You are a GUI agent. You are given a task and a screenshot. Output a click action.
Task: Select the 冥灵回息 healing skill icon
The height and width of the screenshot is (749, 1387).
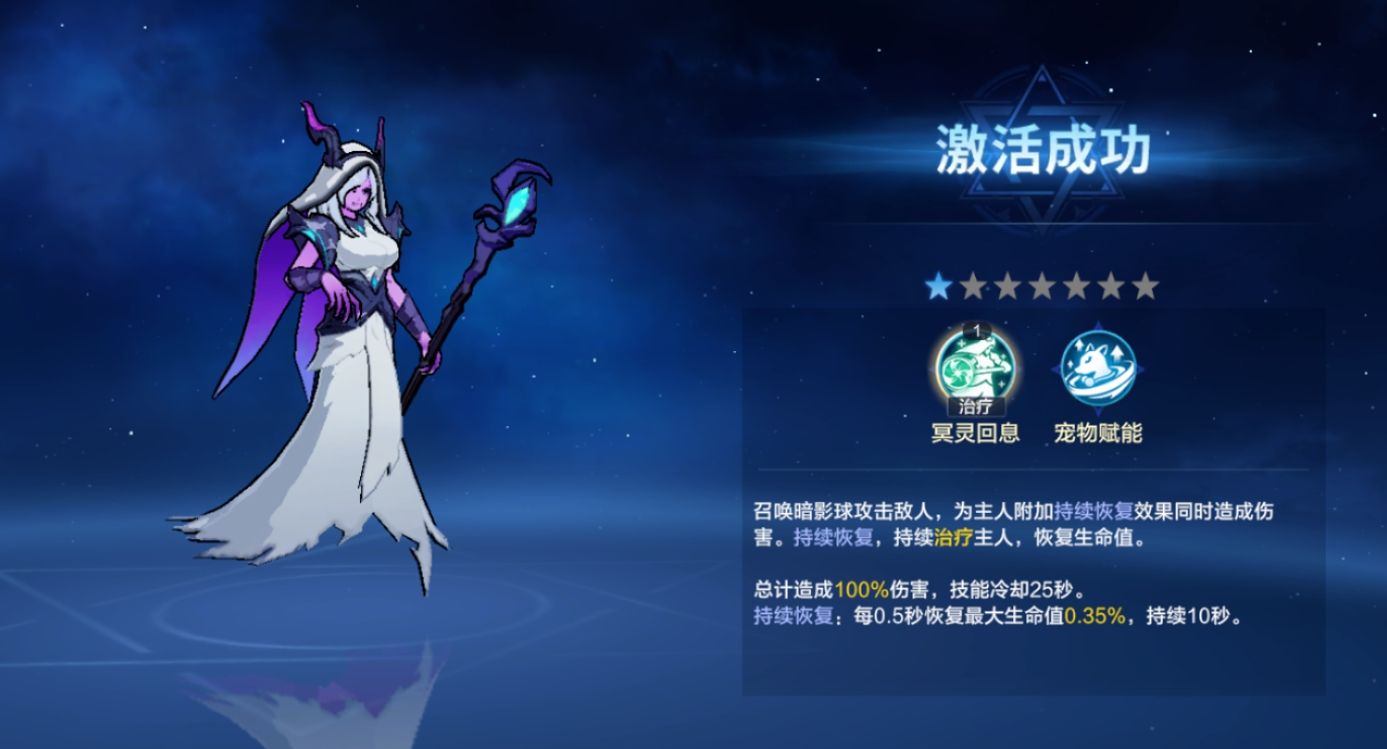[975, 367]
